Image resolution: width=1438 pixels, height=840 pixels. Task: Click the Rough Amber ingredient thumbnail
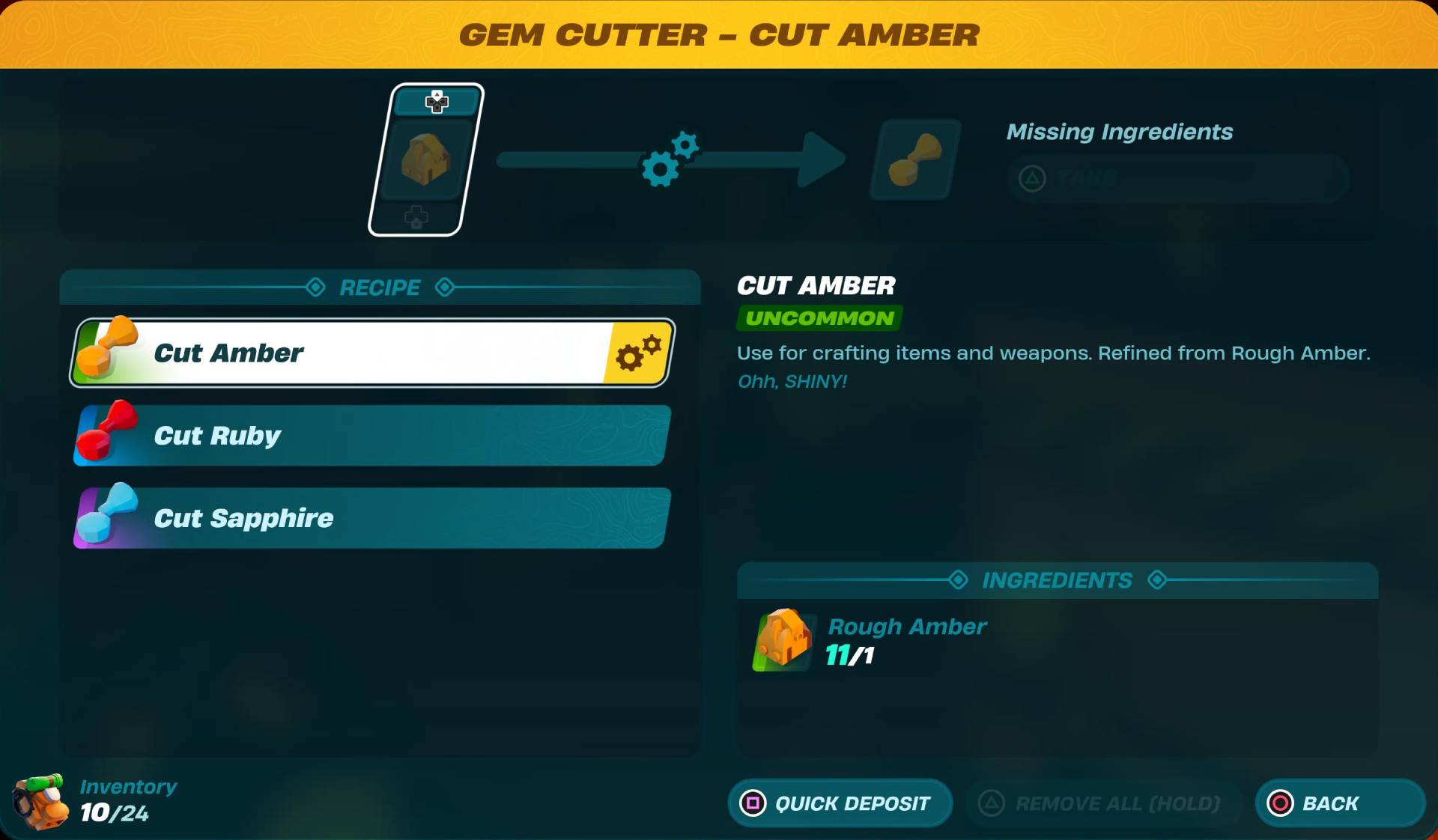tap(782, 642)
